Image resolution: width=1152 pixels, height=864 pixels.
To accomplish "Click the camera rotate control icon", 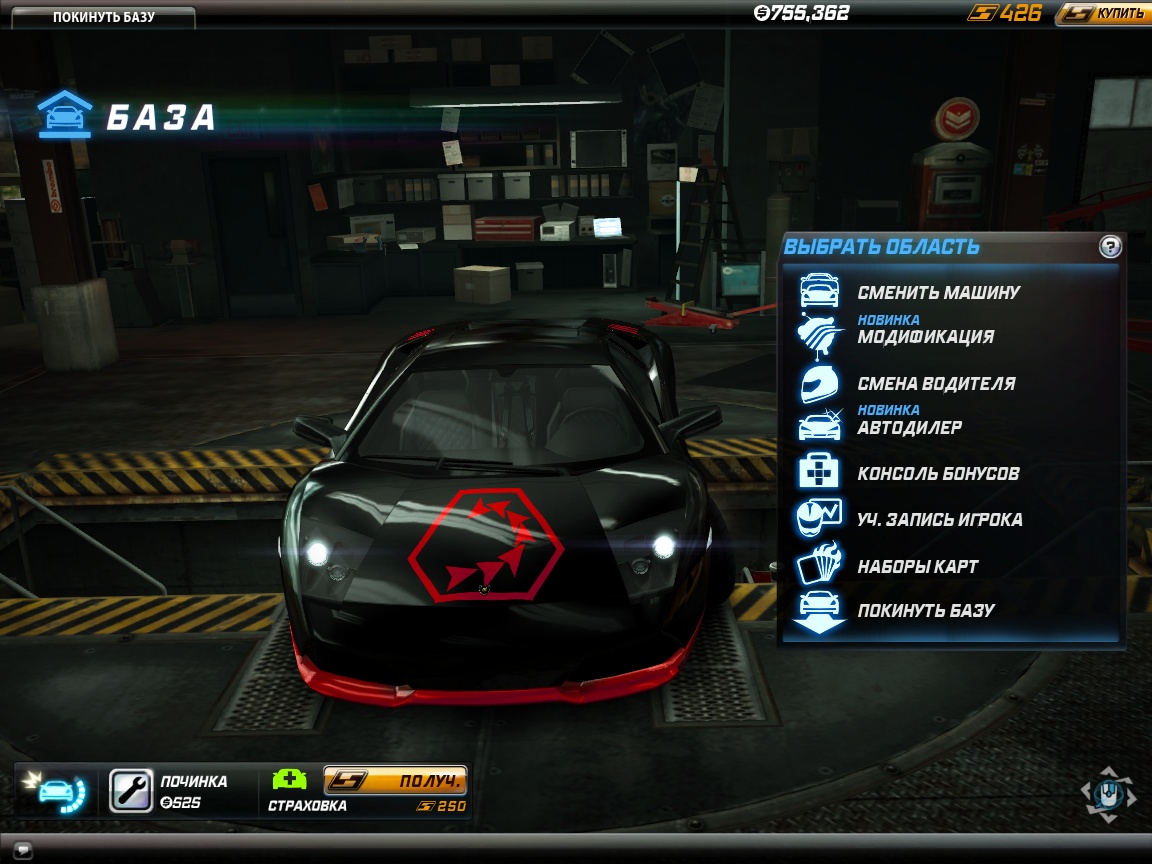I will pos(1107,794).
